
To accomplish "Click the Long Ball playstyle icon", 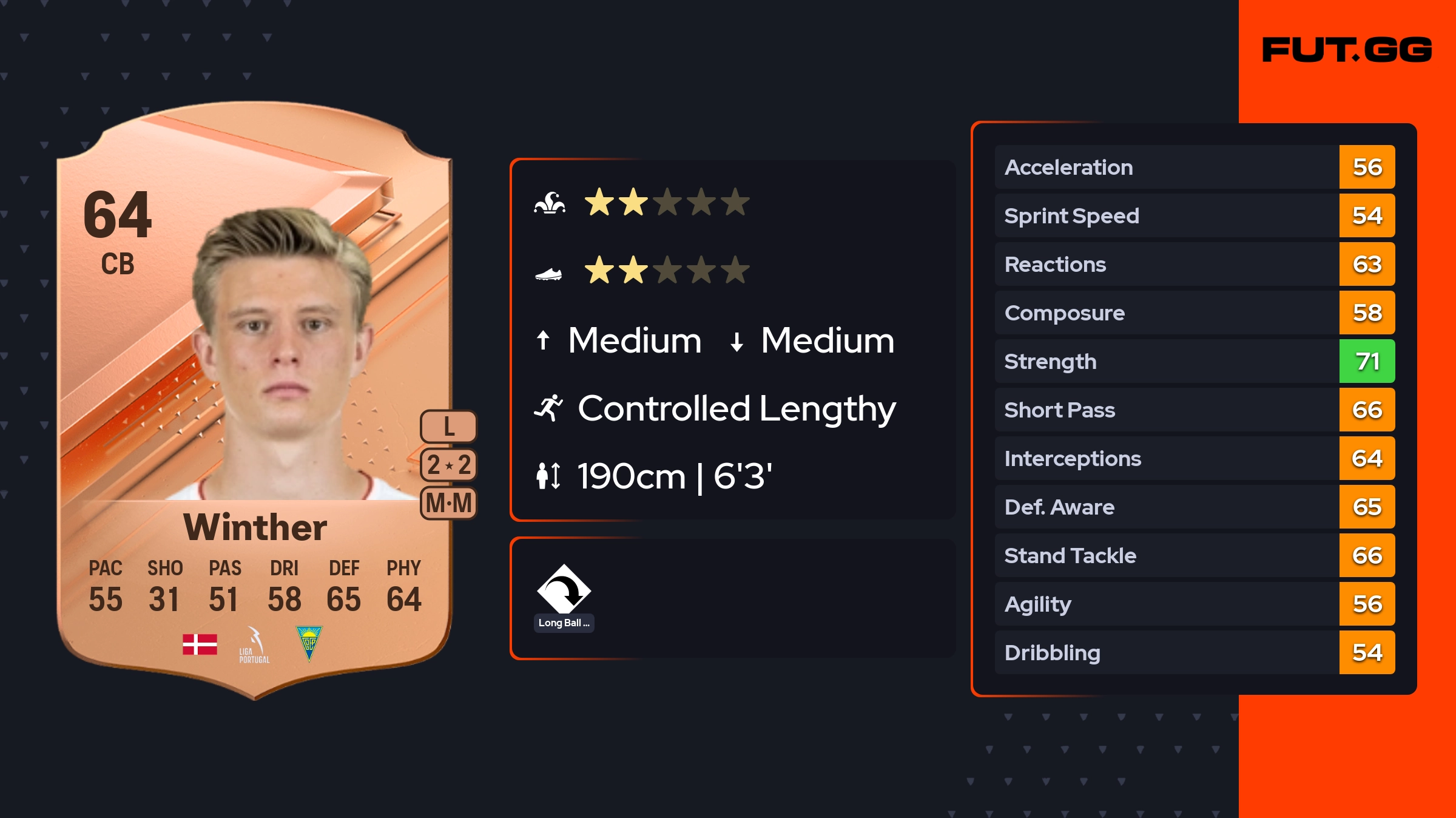I will point(564,590).
